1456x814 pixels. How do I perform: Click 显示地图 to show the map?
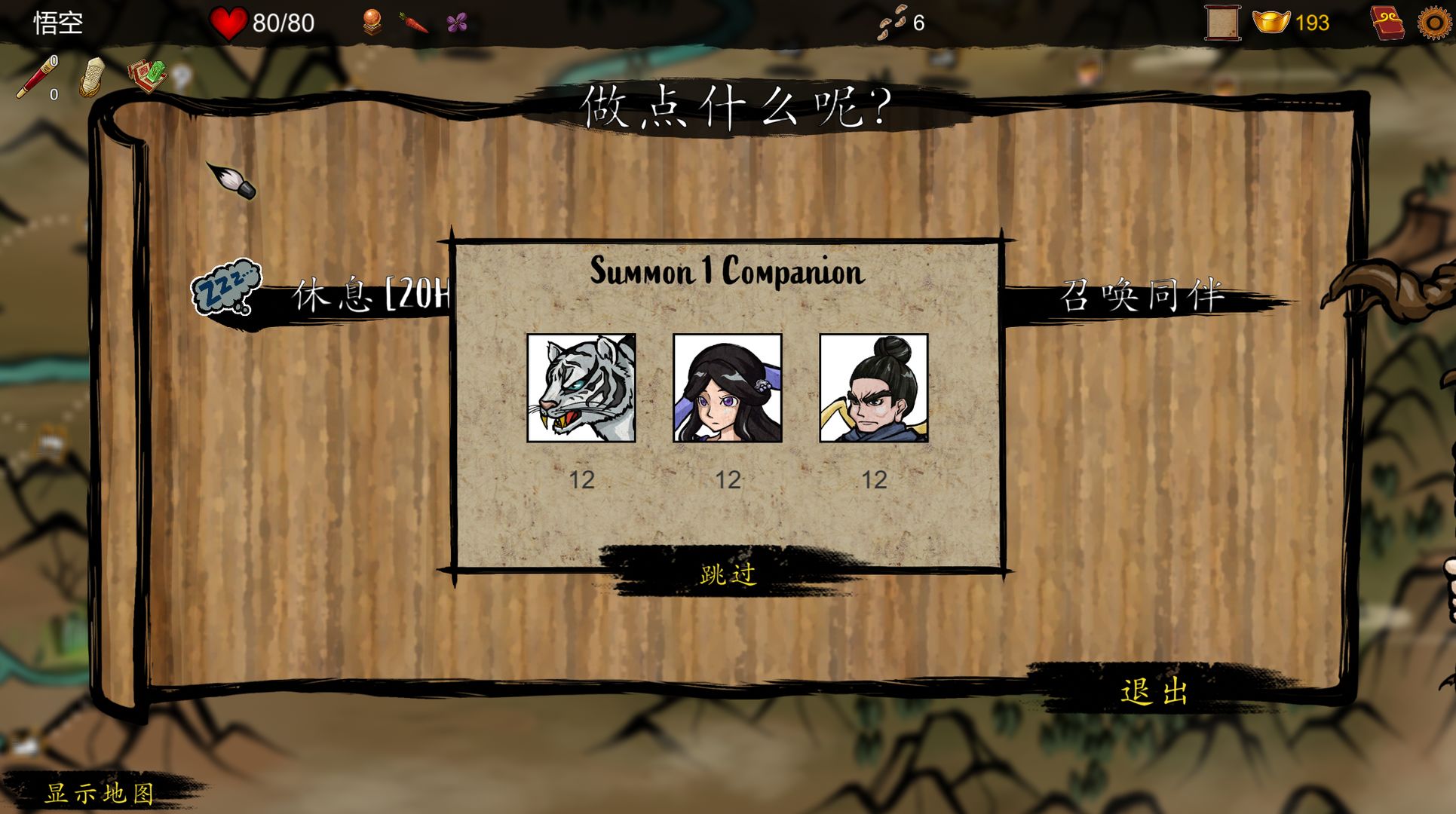pos(100,794)
